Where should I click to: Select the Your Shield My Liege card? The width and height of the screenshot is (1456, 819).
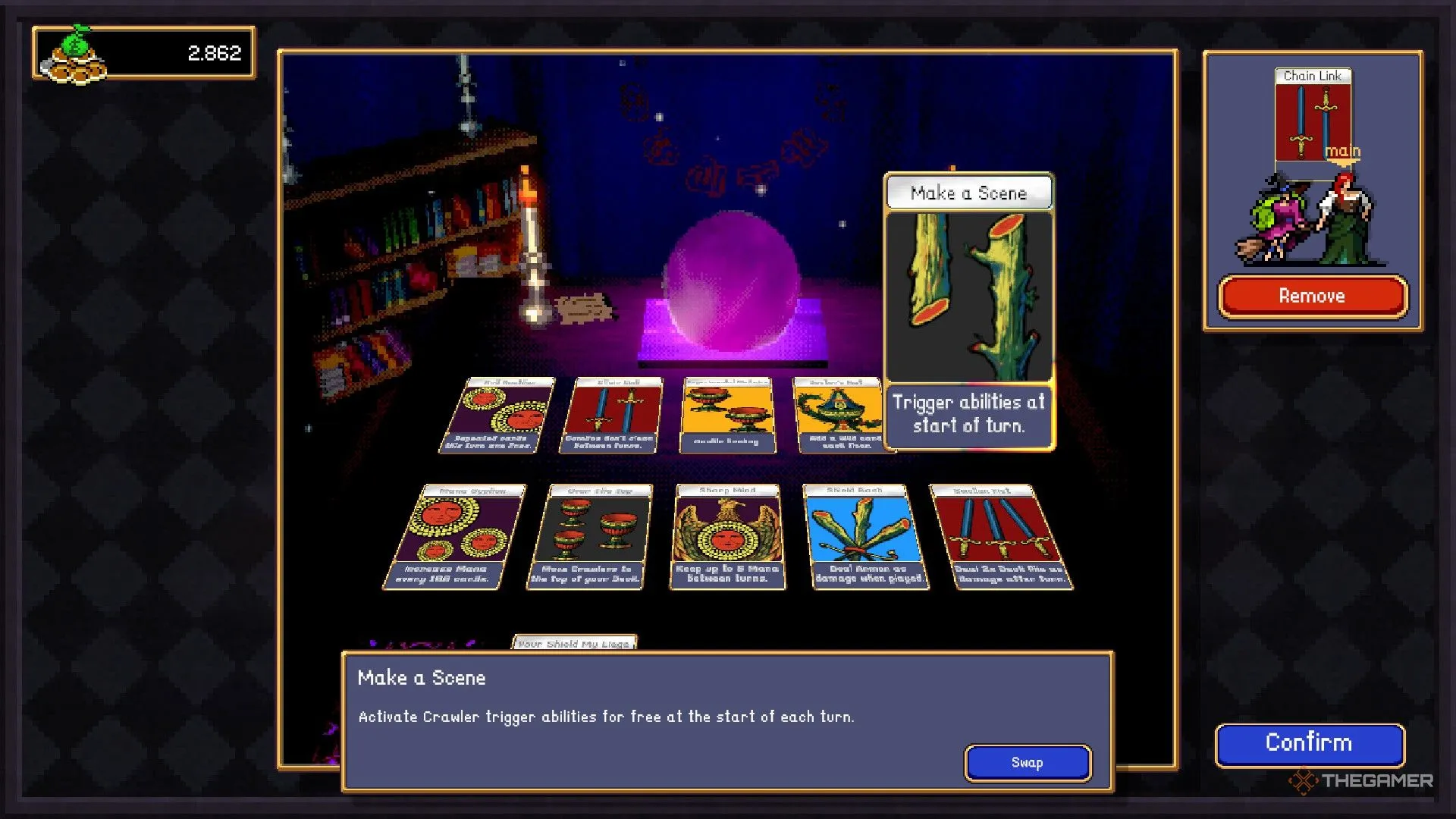[574, 643]
